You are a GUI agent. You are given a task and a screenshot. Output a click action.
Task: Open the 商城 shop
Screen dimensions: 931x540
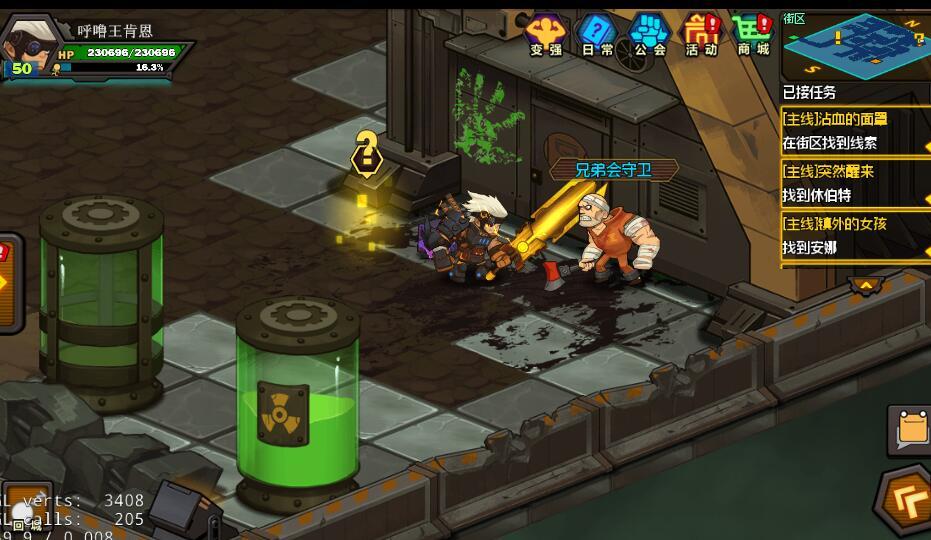[x=753, y=34]
